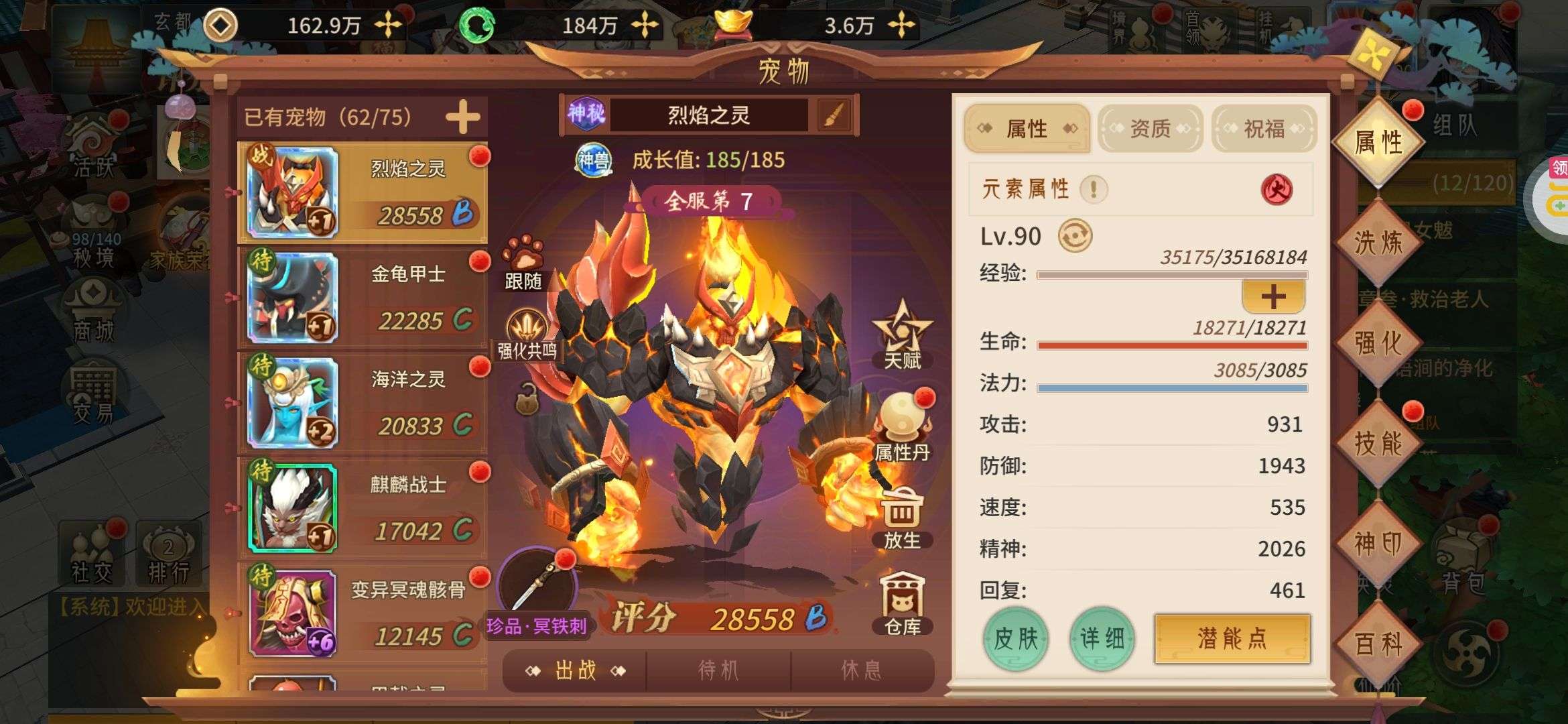Allocate points with 潜能点 button
This screenshot has width=1568, height=724.
tap(1232, 638)
